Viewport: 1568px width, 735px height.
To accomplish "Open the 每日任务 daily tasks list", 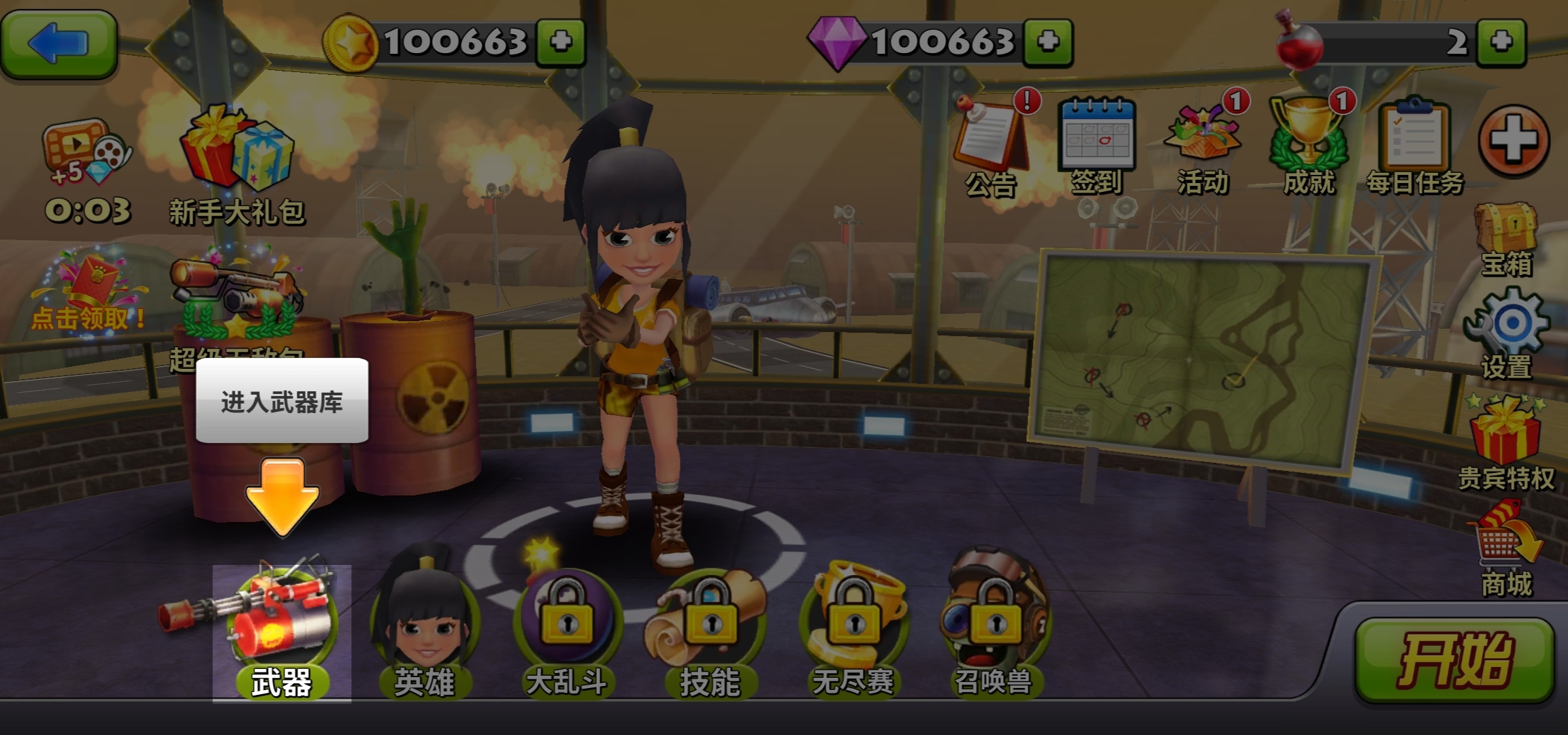I will [1414, 142].
